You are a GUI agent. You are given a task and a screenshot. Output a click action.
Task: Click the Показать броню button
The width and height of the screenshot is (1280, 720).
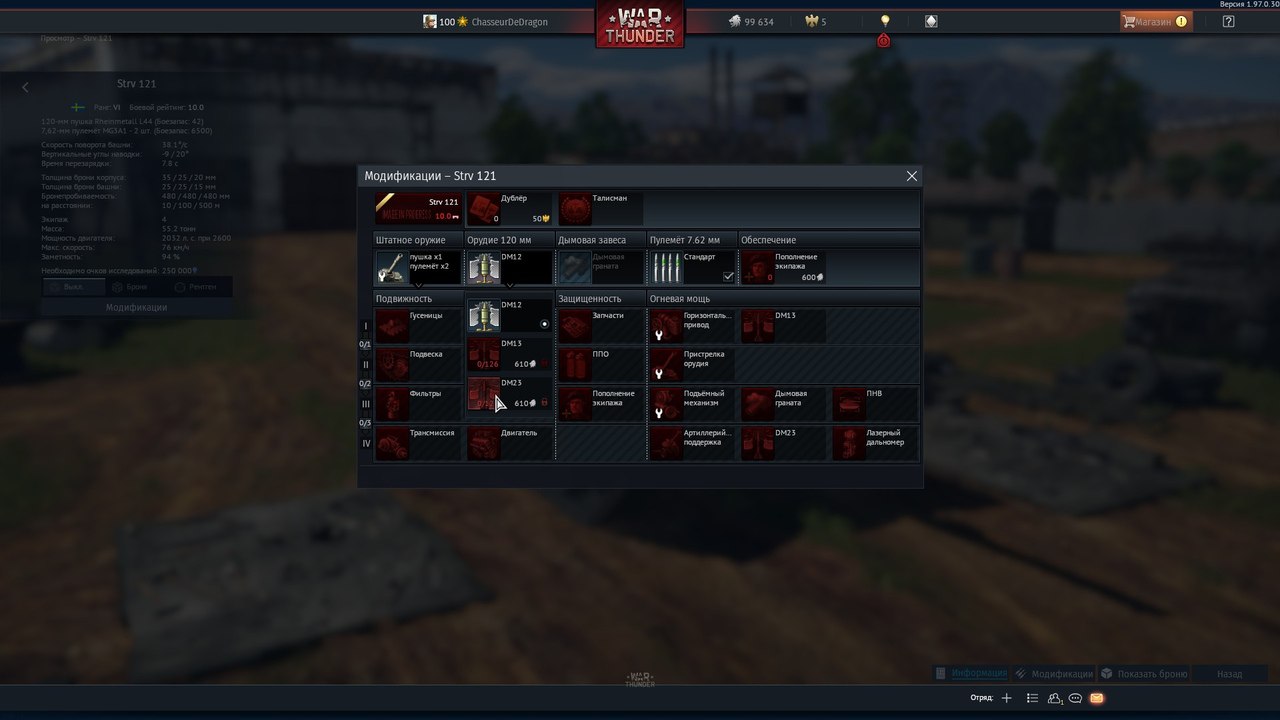click(1144, 674)
